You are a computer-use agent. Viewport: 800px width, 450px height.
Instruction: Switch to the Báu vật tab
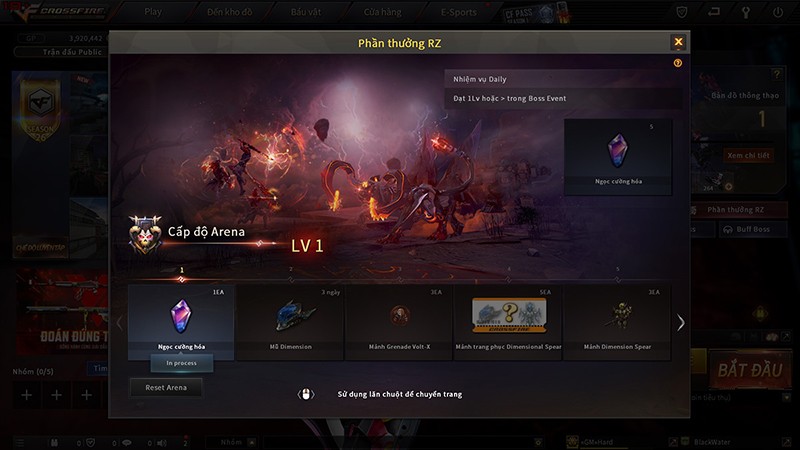305,12
